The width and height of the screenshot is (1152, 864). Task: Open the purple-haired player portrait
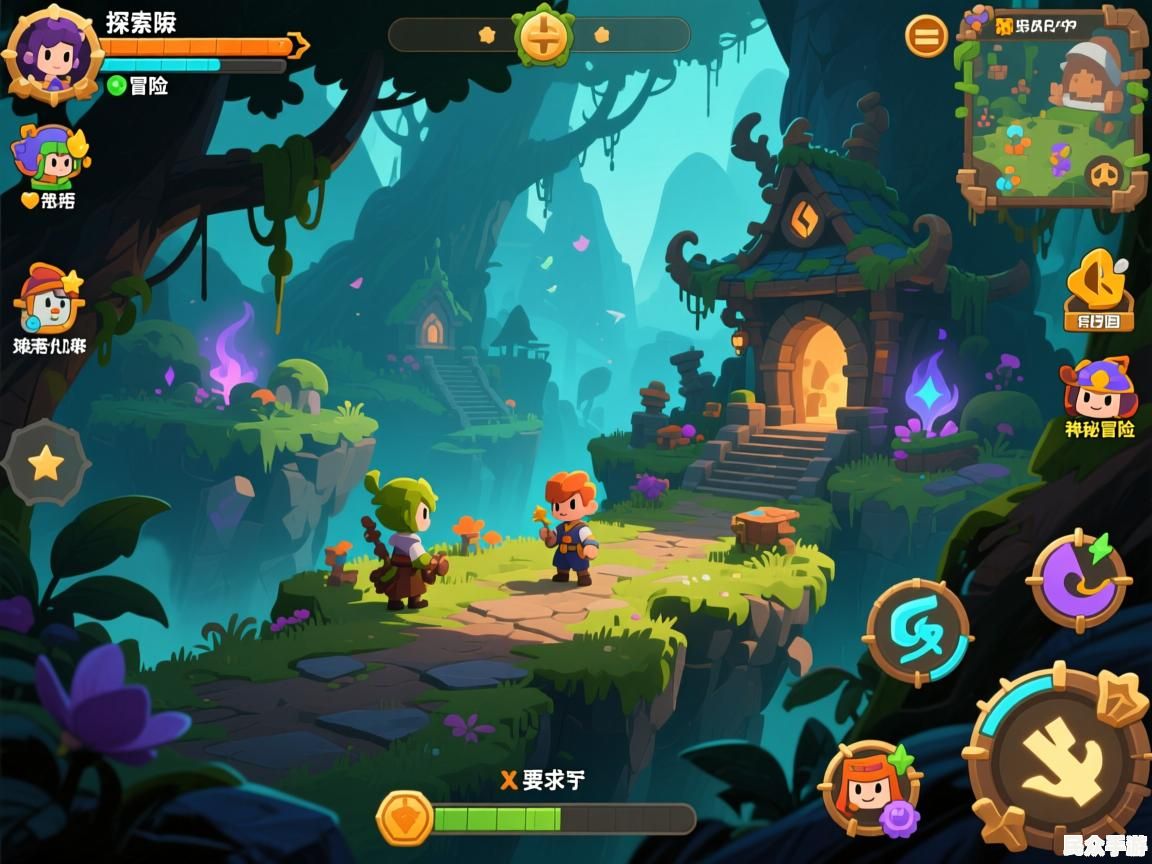coord(50,52)
